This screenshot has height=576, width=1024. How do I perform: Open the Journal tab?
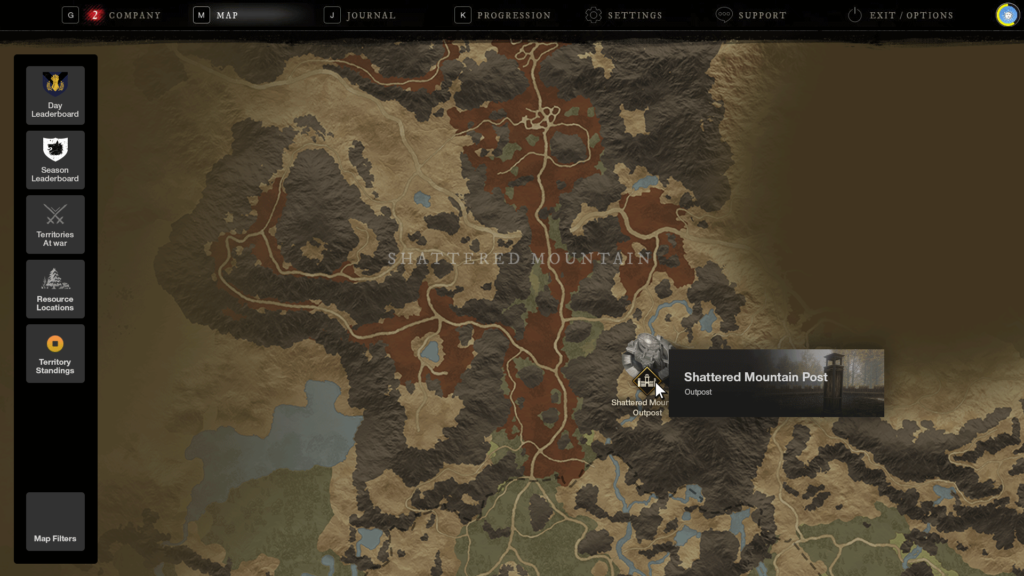tap(370, 16)
